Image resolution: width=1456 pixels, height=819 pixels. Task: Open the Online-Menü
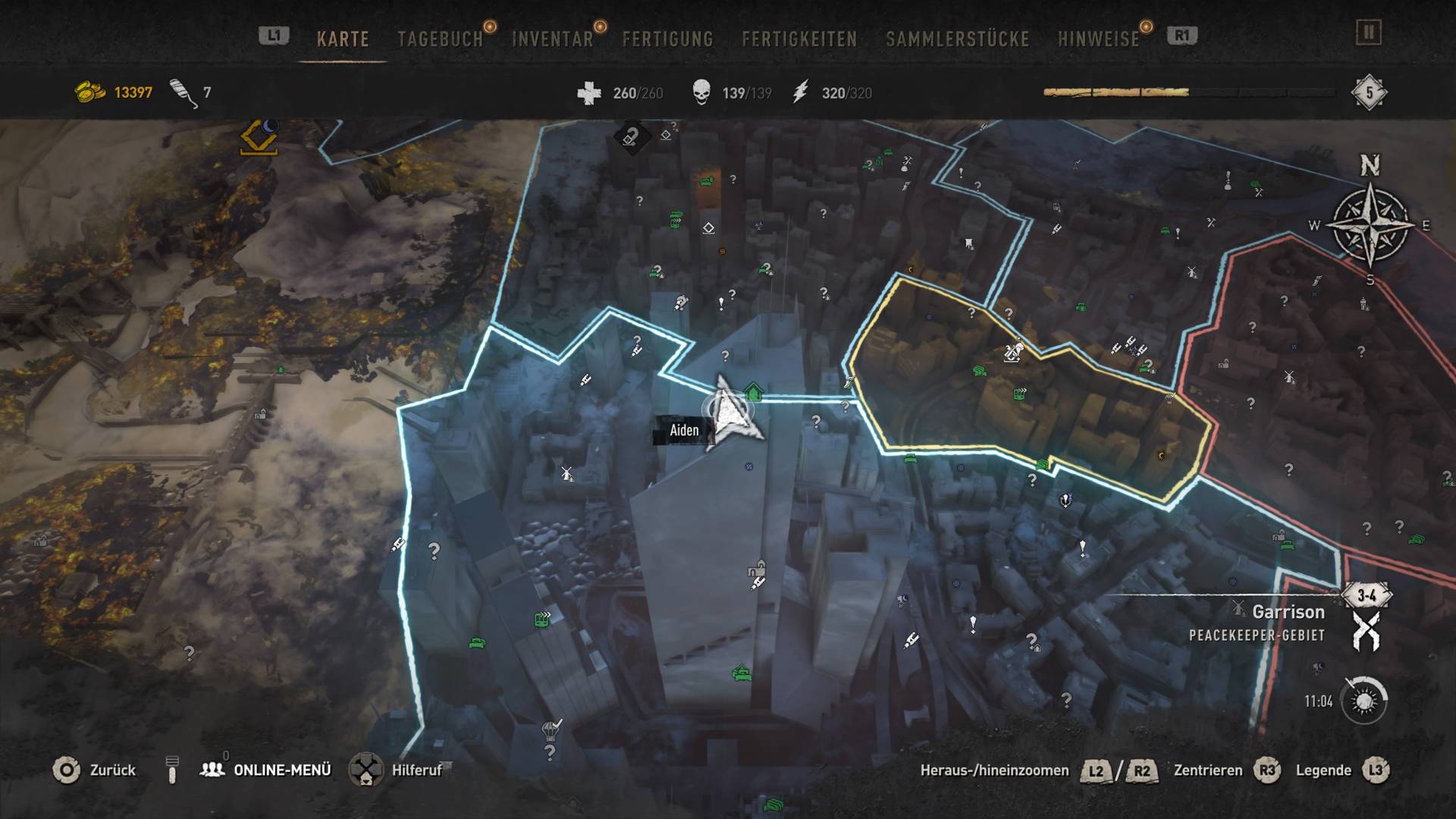[x=281, y=770]
